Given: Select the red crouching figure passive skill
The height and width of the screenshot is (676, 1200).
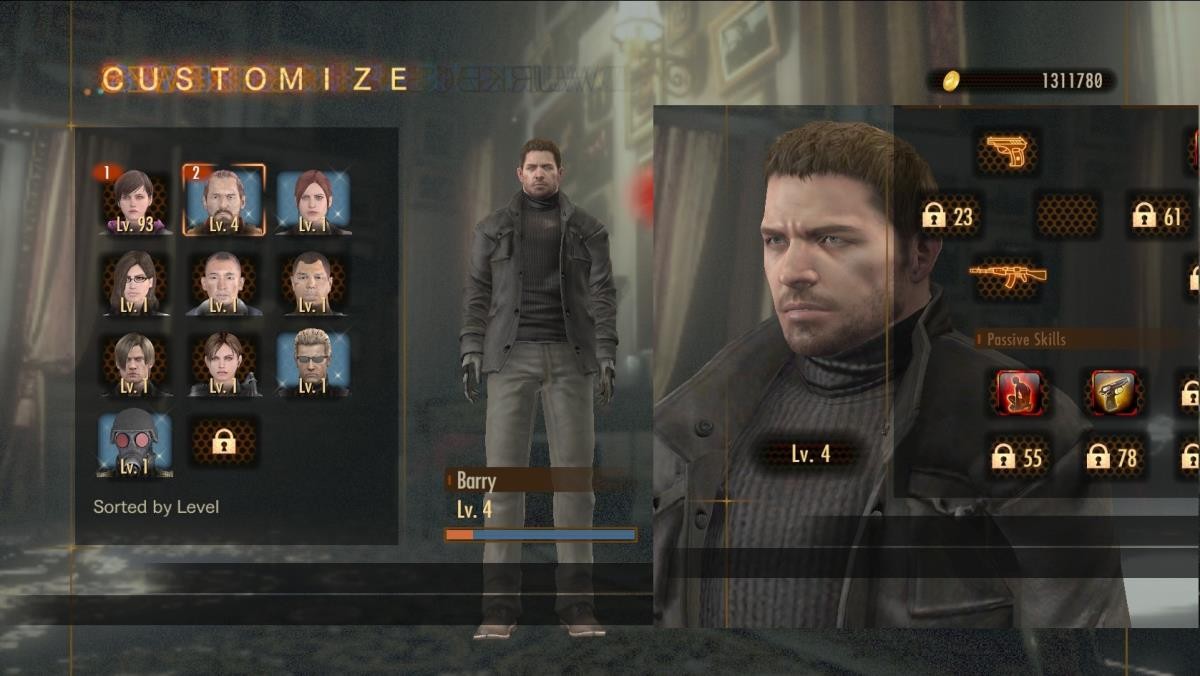Looking at the screenshot, I should coord(1019,392).
